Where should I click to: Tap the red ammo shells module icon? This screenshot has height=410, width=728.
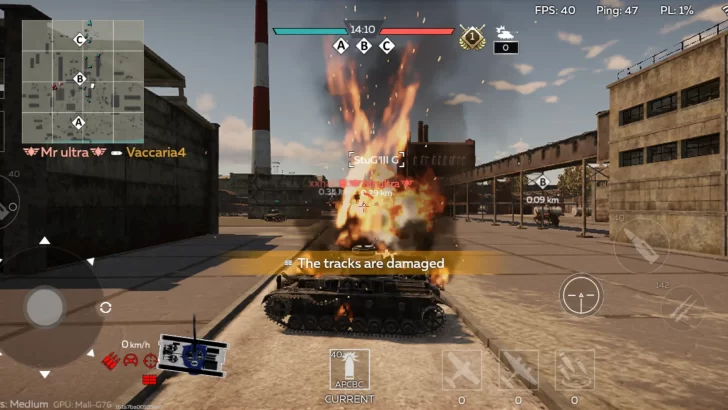click(111, 360)
